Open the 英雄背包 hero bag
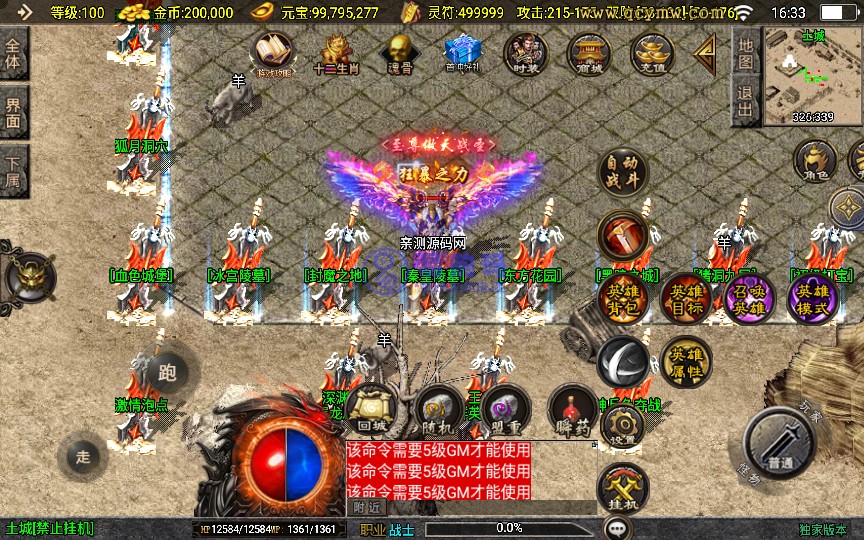Viewport: 864px width, 540px height. point(624,298)
